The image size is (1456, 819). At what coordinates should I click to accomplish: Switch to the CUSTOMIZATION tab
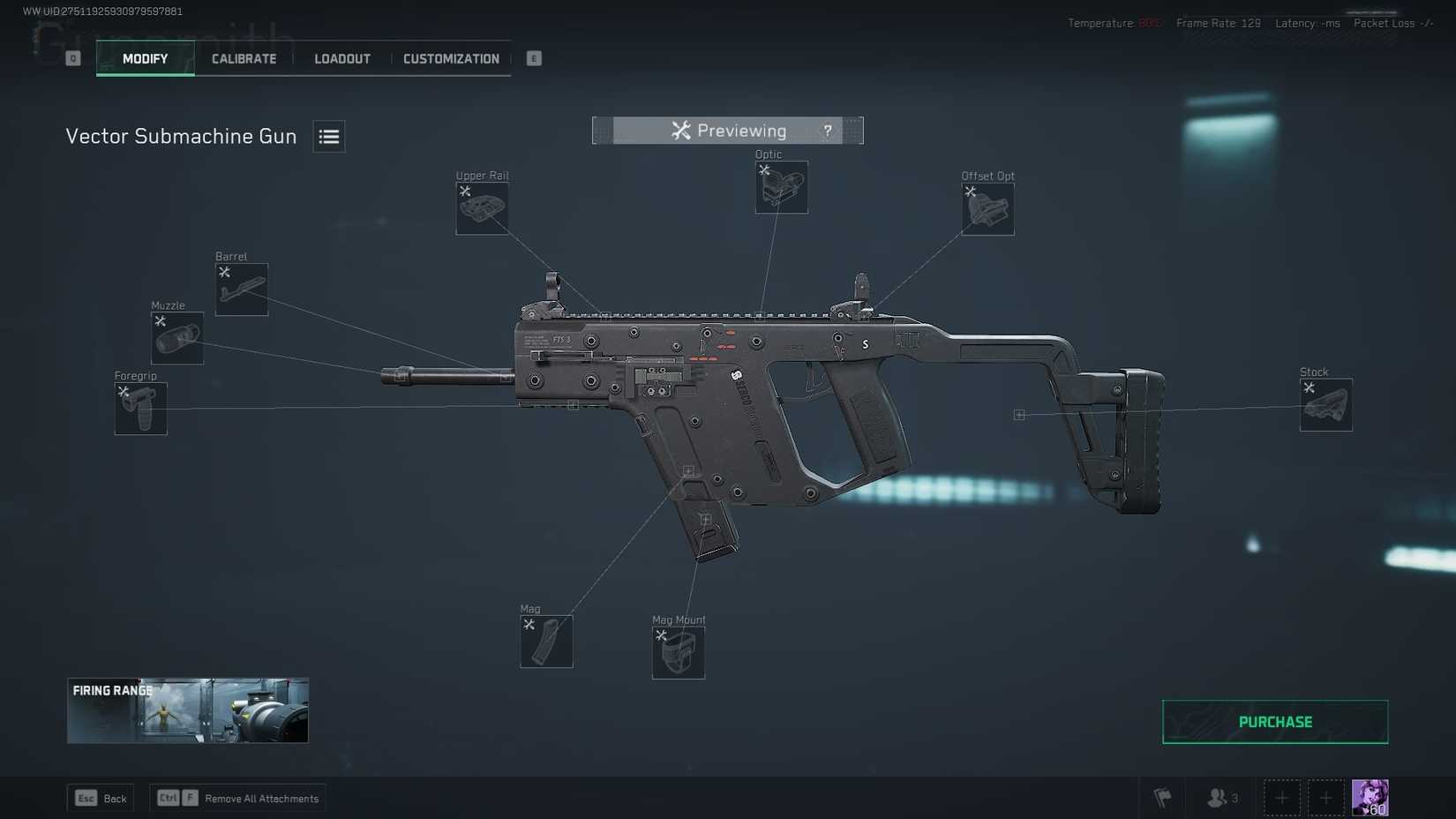point(451,58)
